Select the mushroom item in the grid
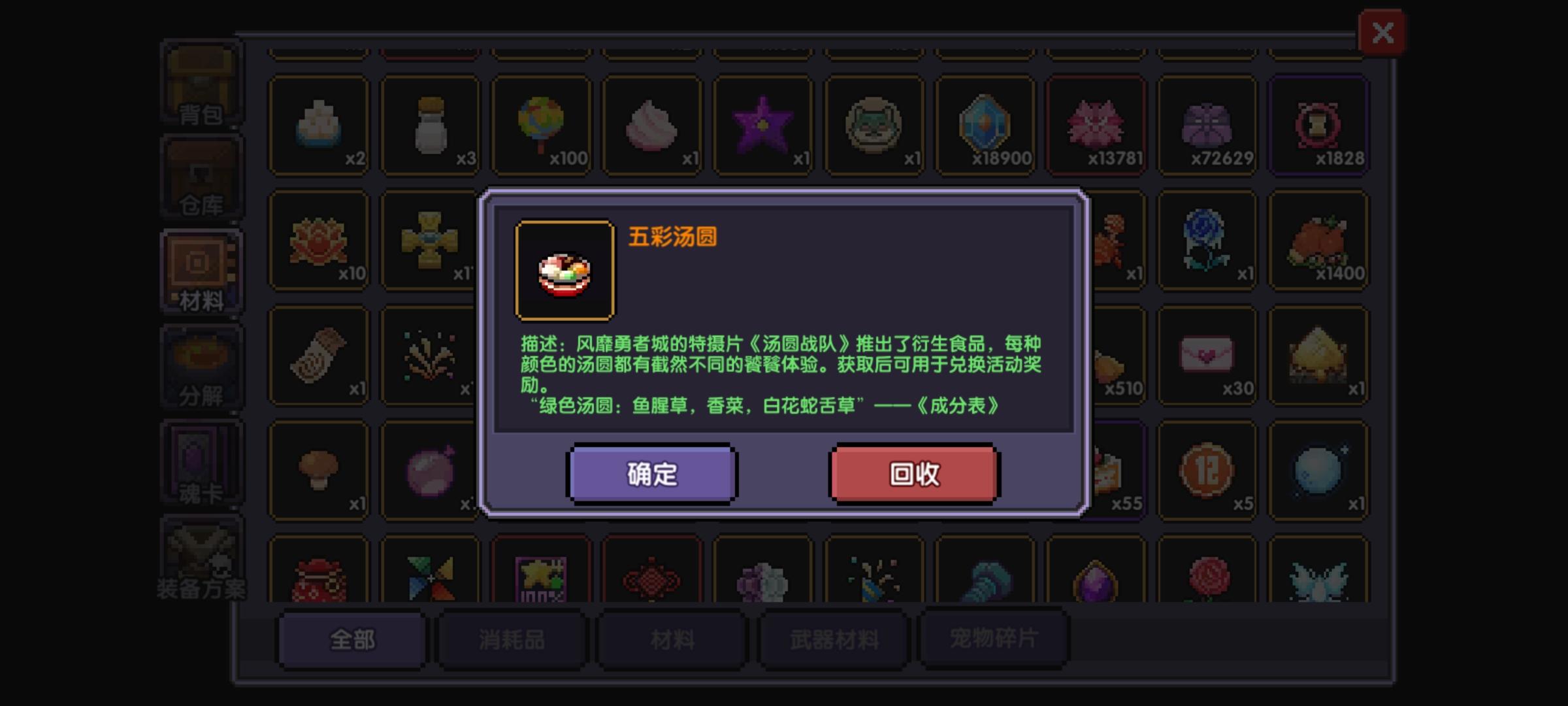The image size is (1568, 706). pos(319,467)
